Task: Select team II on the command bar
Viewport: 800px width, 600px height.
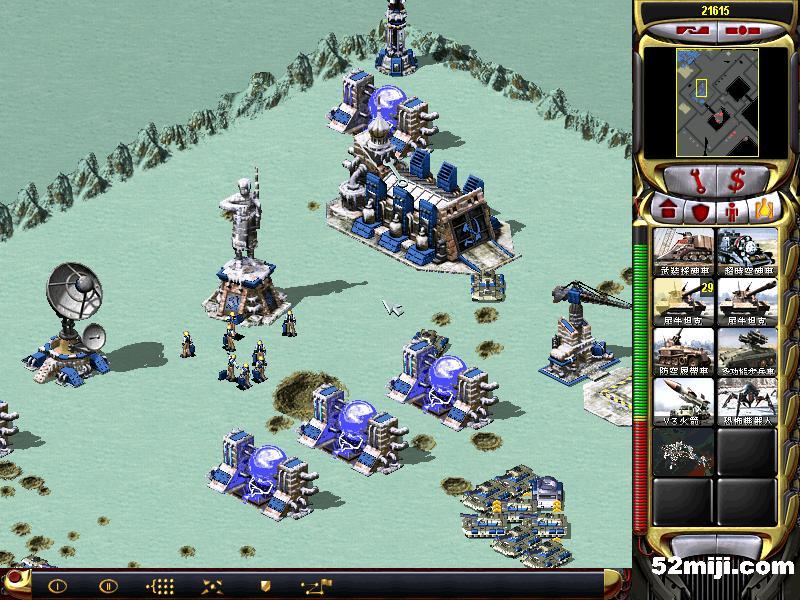Action: click(x=108, y=585)
